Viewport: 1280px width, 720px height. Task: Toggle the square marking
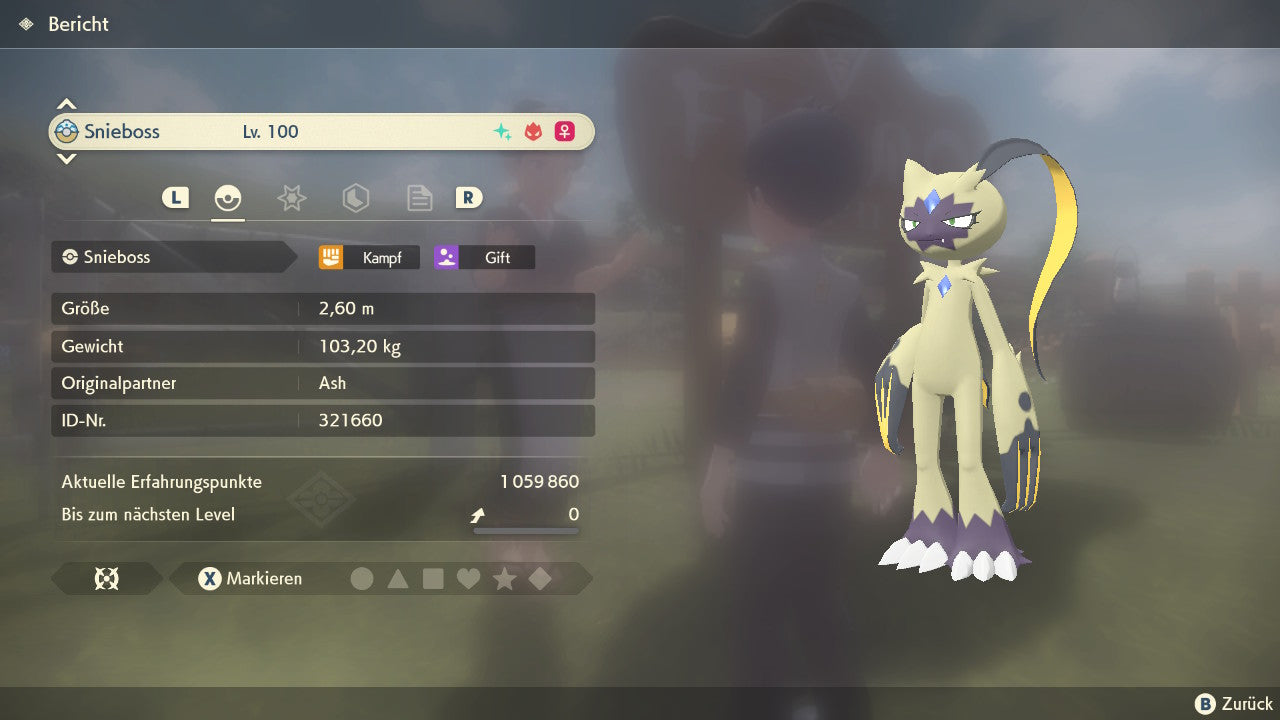click(433, 578)
